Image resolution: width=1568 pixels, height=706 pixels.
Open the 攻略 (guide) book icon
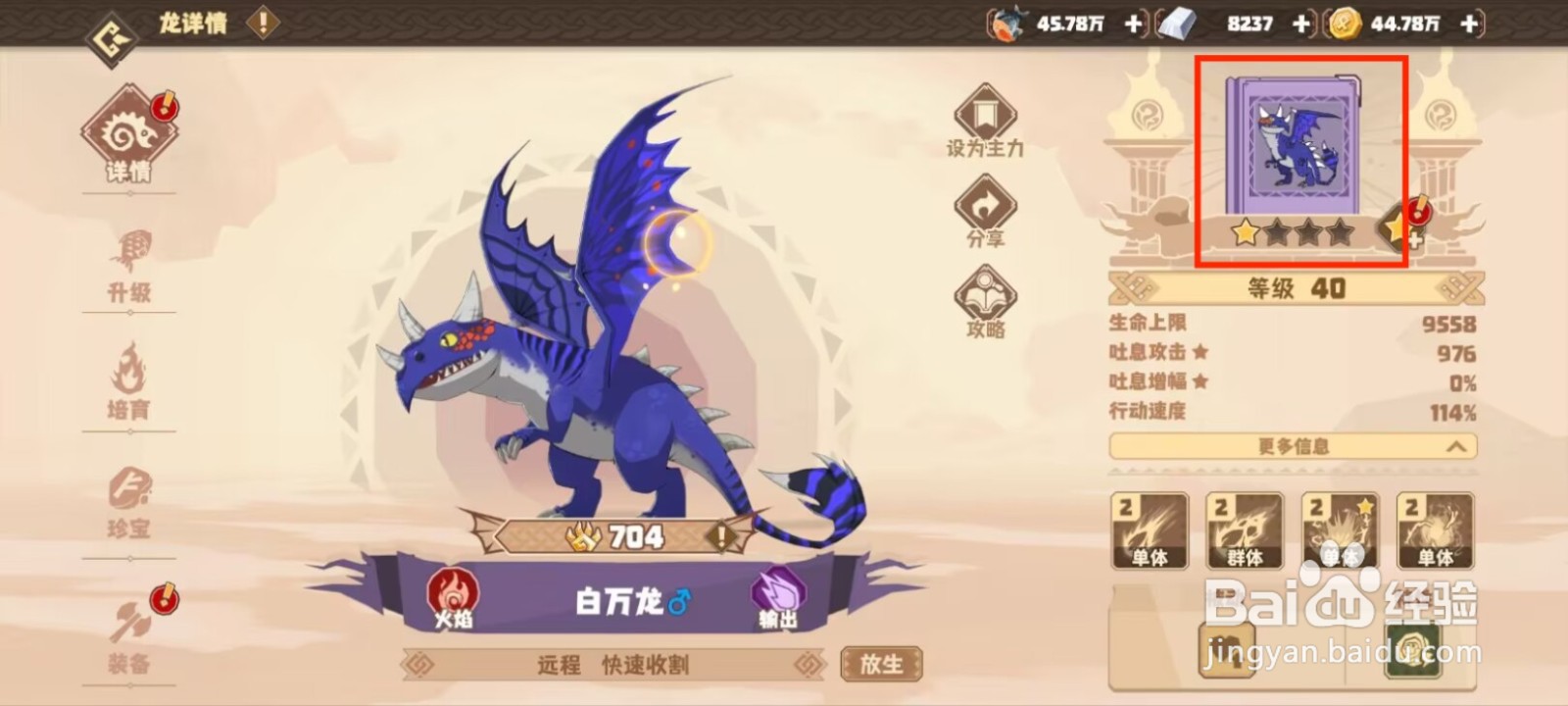click(x=984, y=292)
